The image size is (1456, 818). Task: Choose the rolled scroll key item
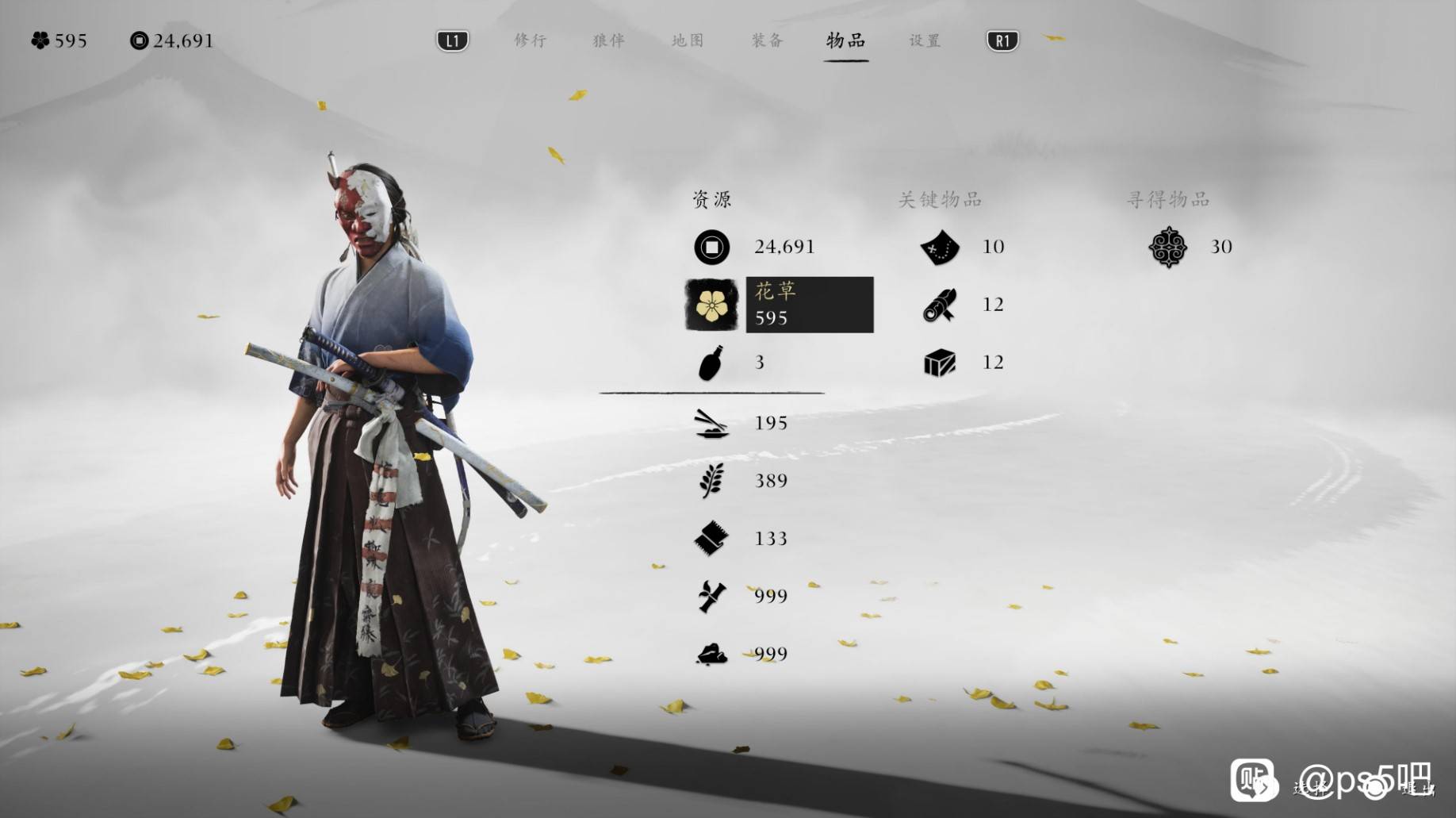[940, 305]
